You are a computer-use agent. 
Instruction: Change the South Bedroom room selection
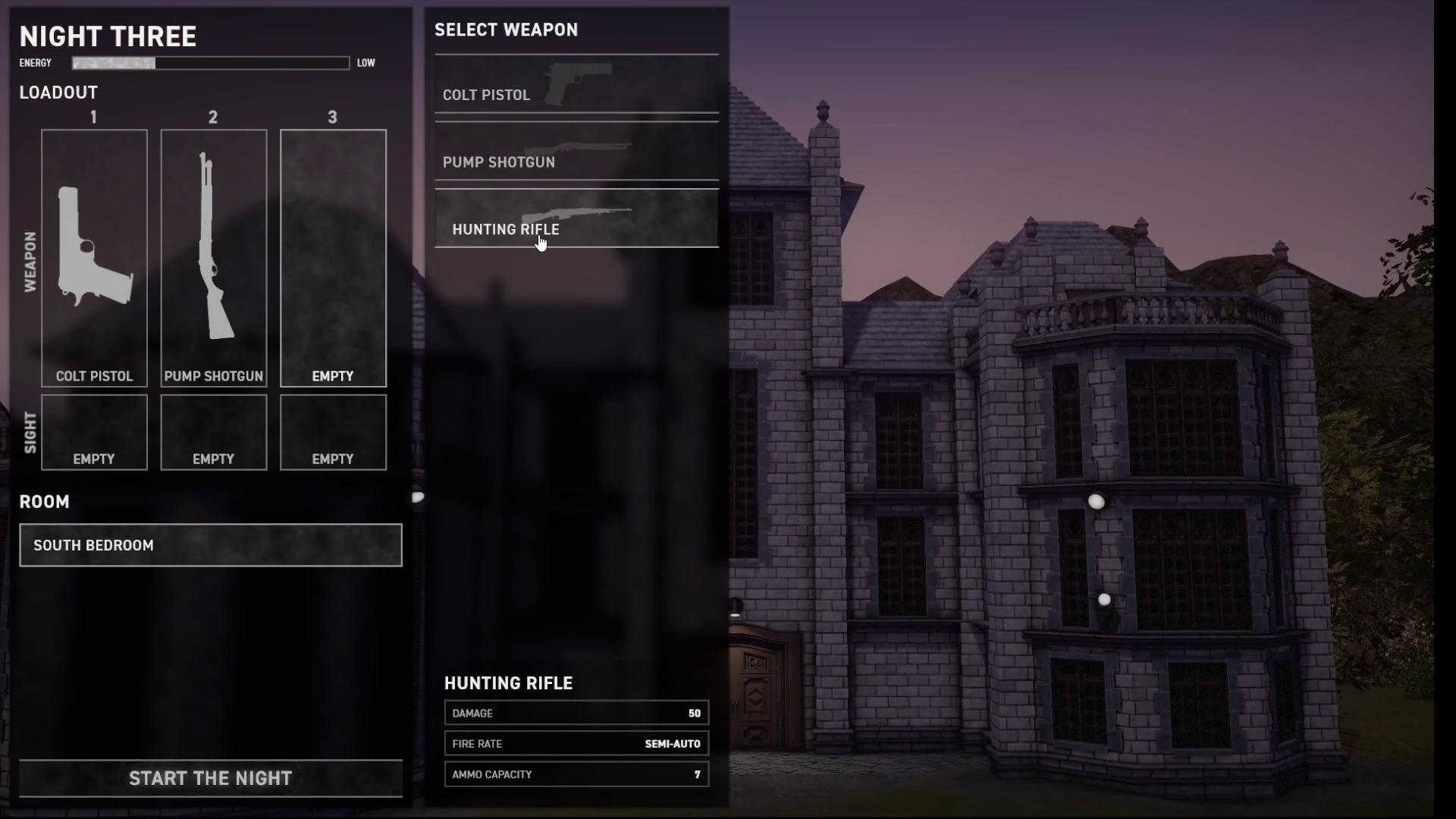(x=210, y=545)
